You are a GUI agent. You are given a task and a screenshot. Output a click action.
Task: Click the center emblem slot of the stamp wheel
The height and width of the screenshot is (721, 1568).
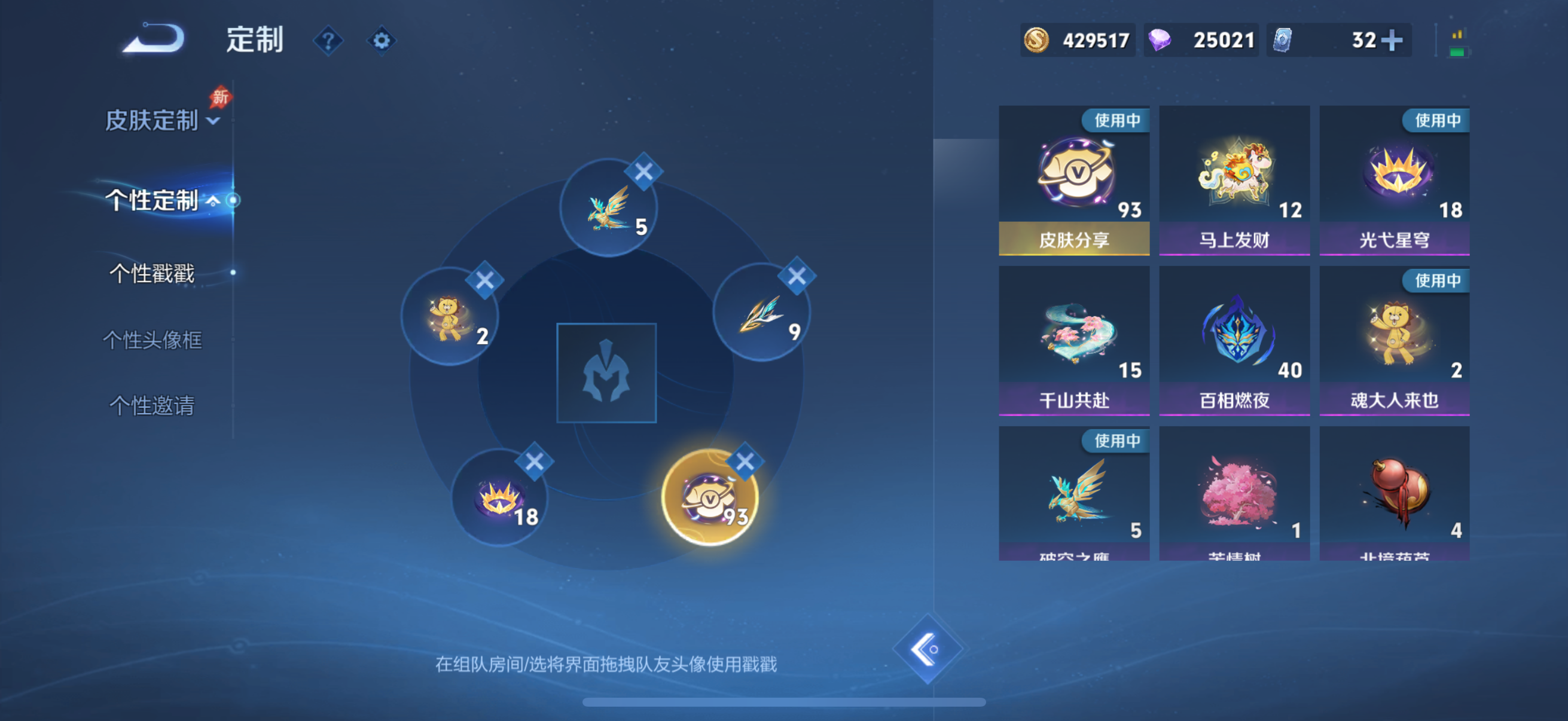606,372
